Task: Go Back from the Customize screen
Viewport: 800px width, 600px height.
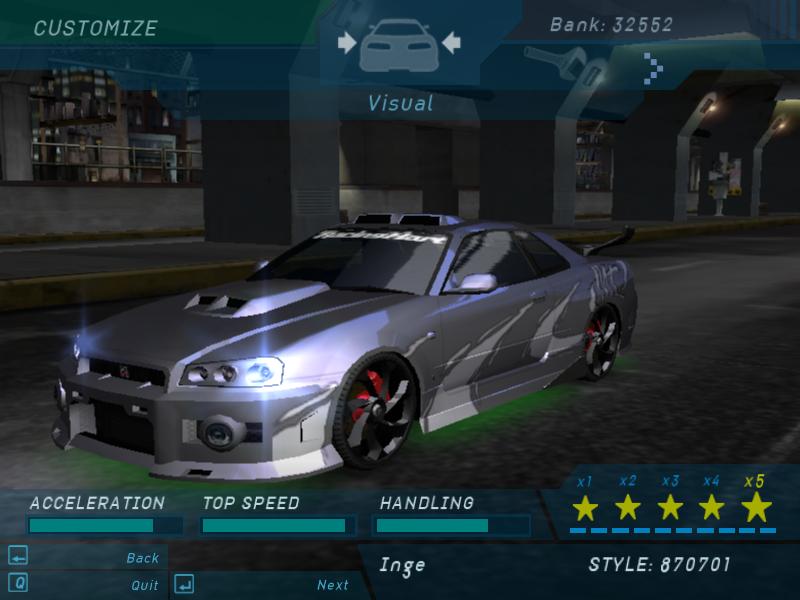Action: [x=142, y=558]
